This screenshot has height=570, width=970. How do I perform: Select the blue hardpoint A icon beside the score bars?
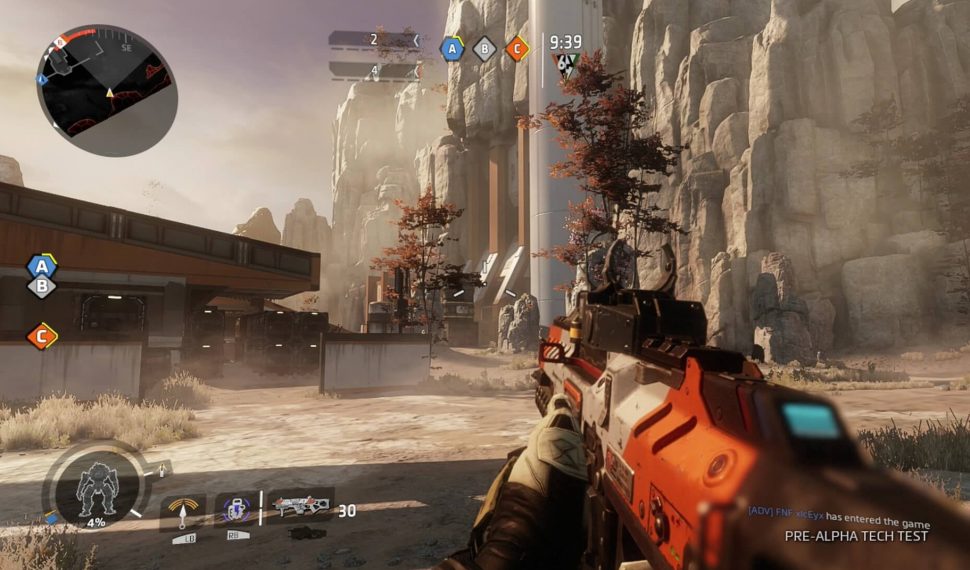(453, 48)
